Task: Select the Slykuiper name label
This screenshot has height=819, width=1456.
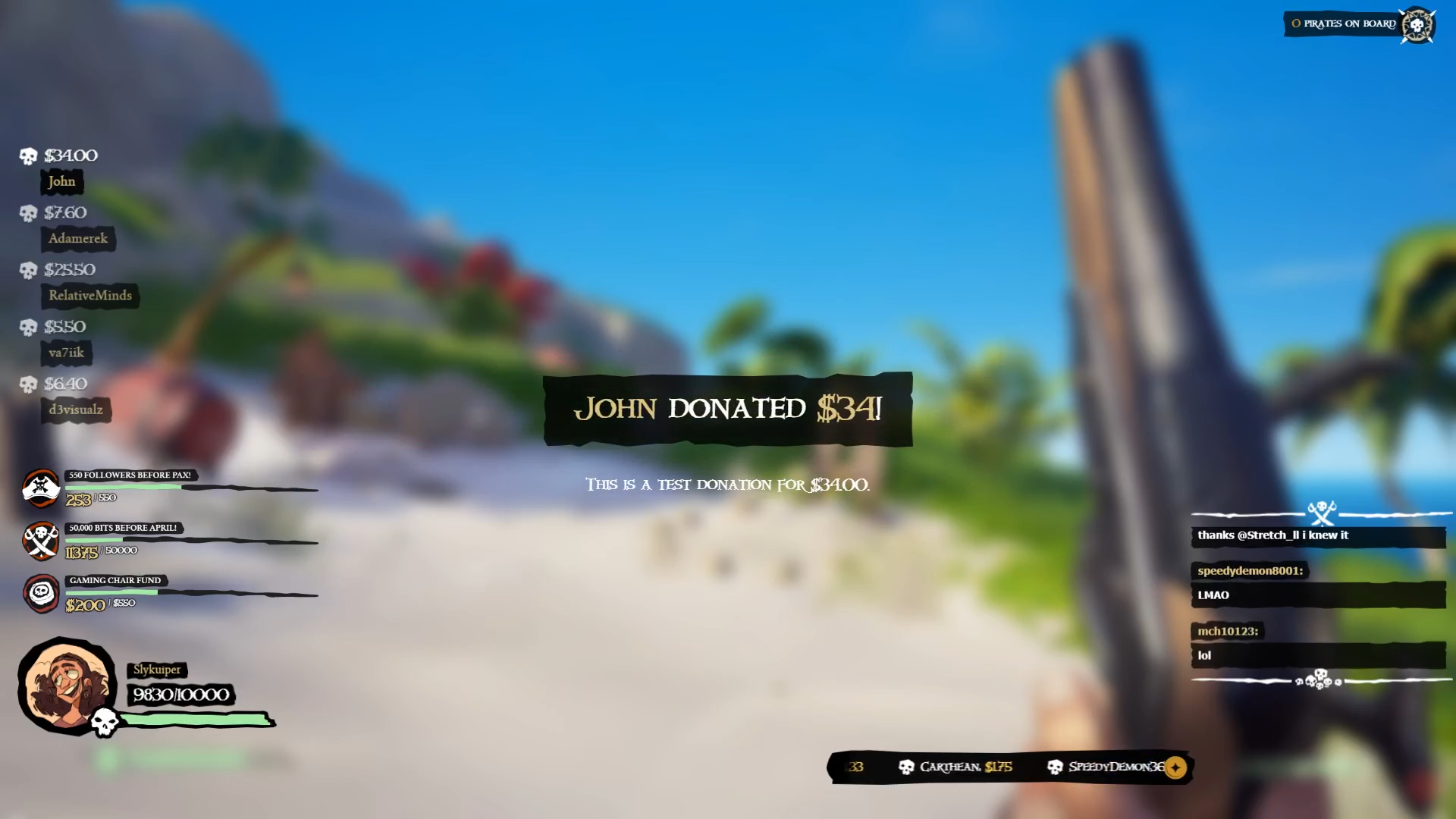Action: pyautogui.click(x=157, y=670)
